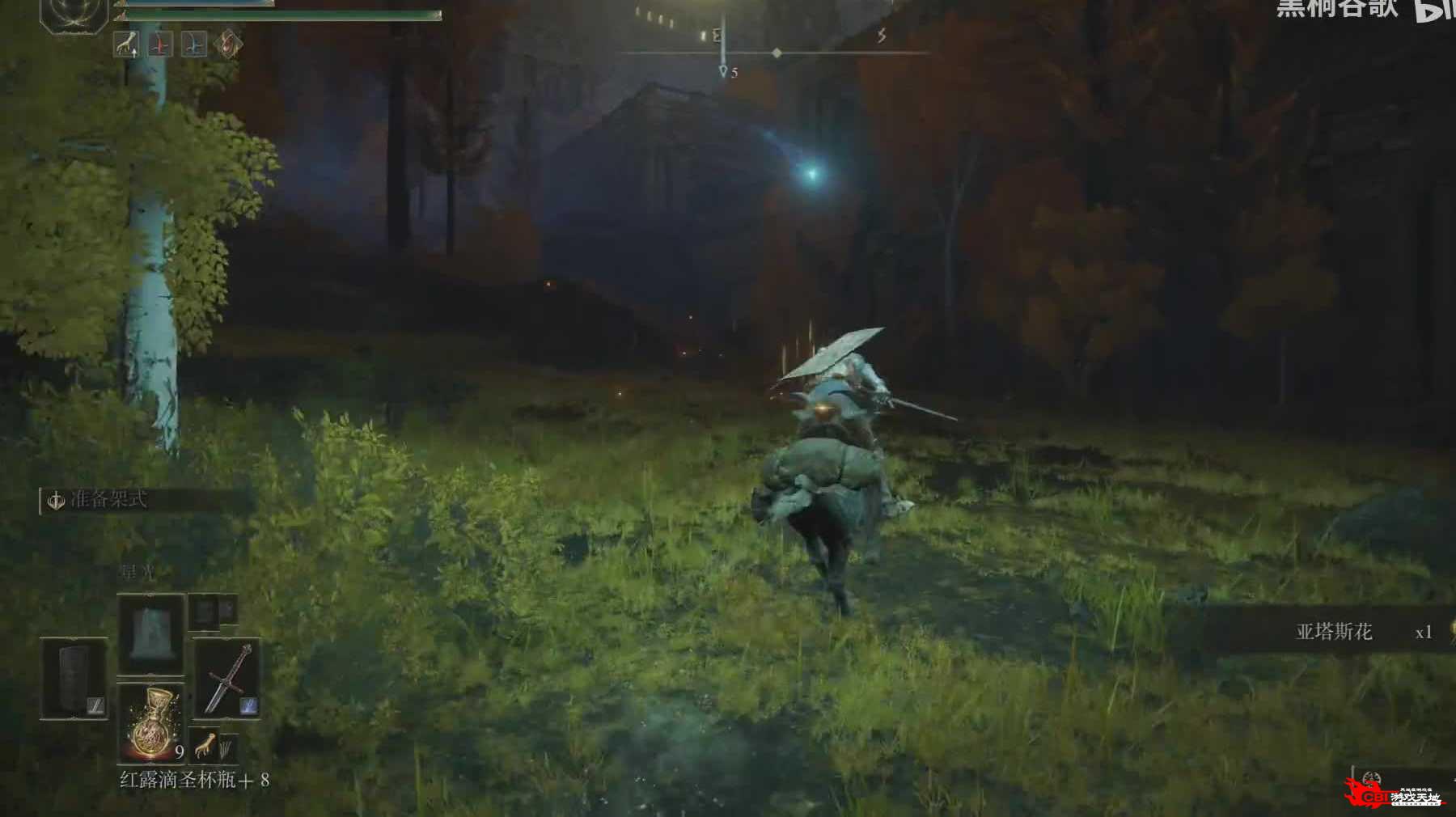Click the 亚塔斯花 item pickup notification

coord(1333,632)
